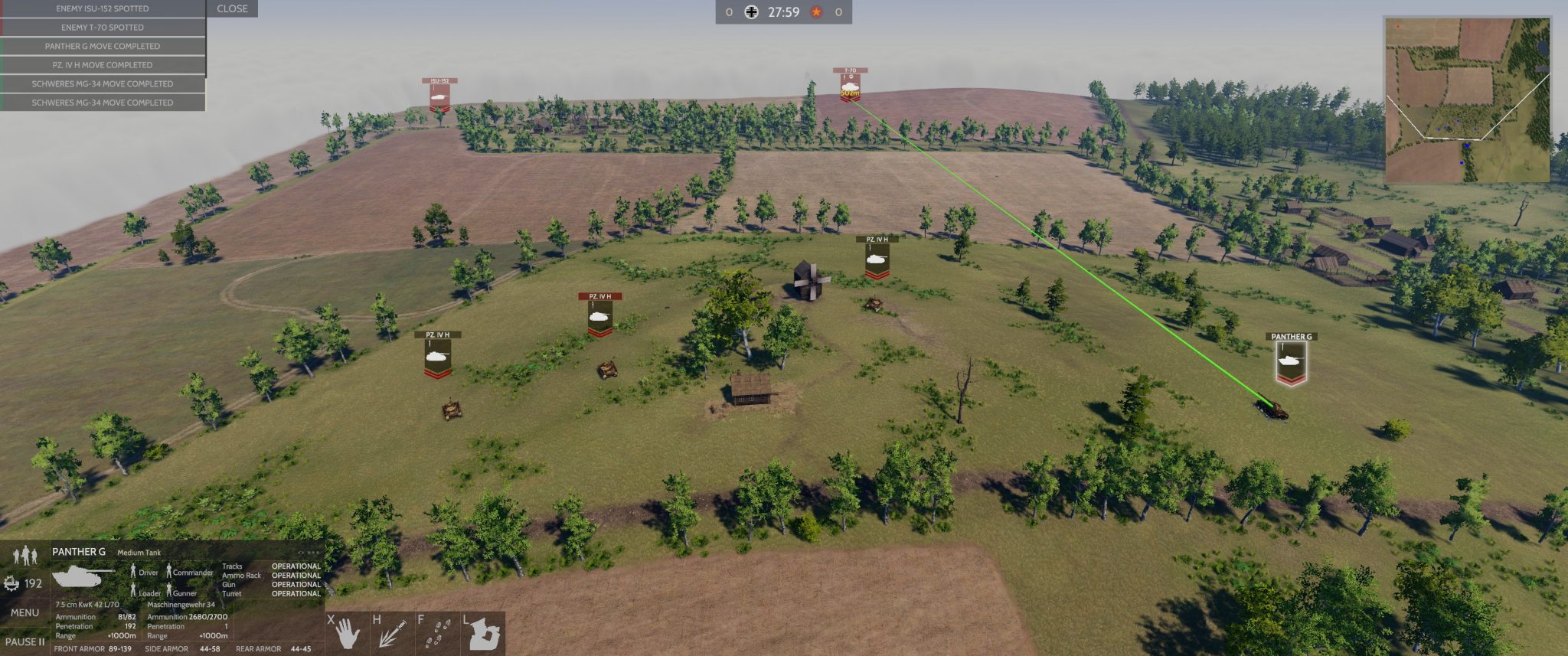Viewport: 1568px width, 656px height.
Task: Click the map-shaped order icon
Action: tap(484, 632)
